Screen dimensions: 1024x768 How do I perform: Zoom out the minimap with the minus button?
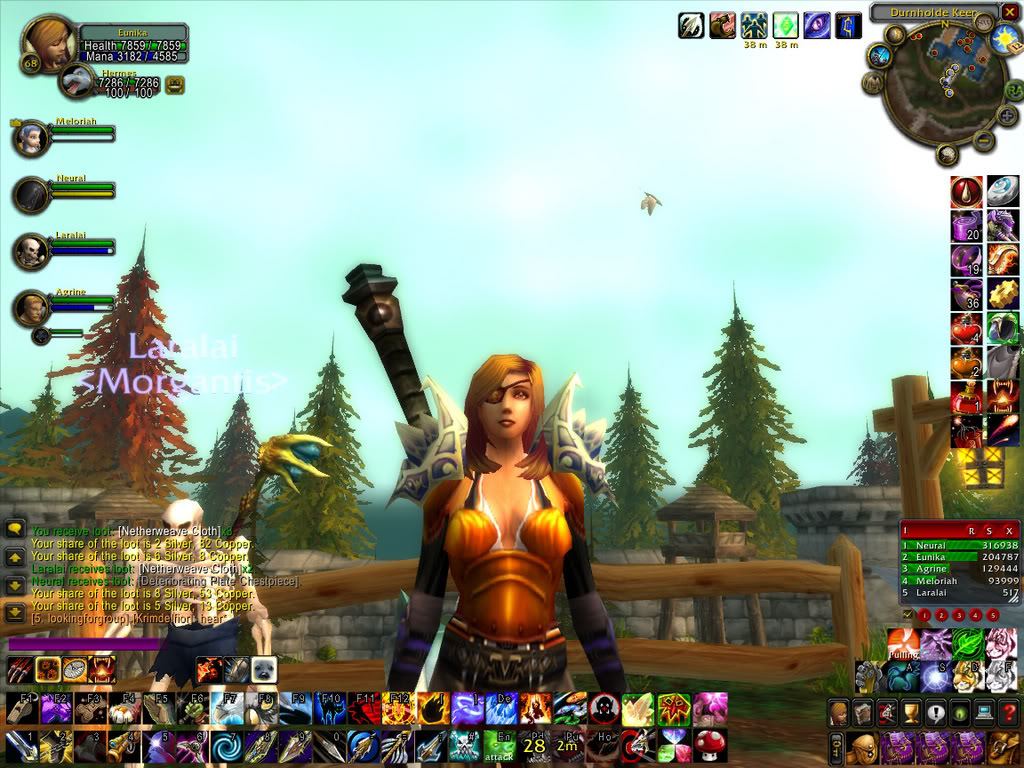tap(984, 141)
